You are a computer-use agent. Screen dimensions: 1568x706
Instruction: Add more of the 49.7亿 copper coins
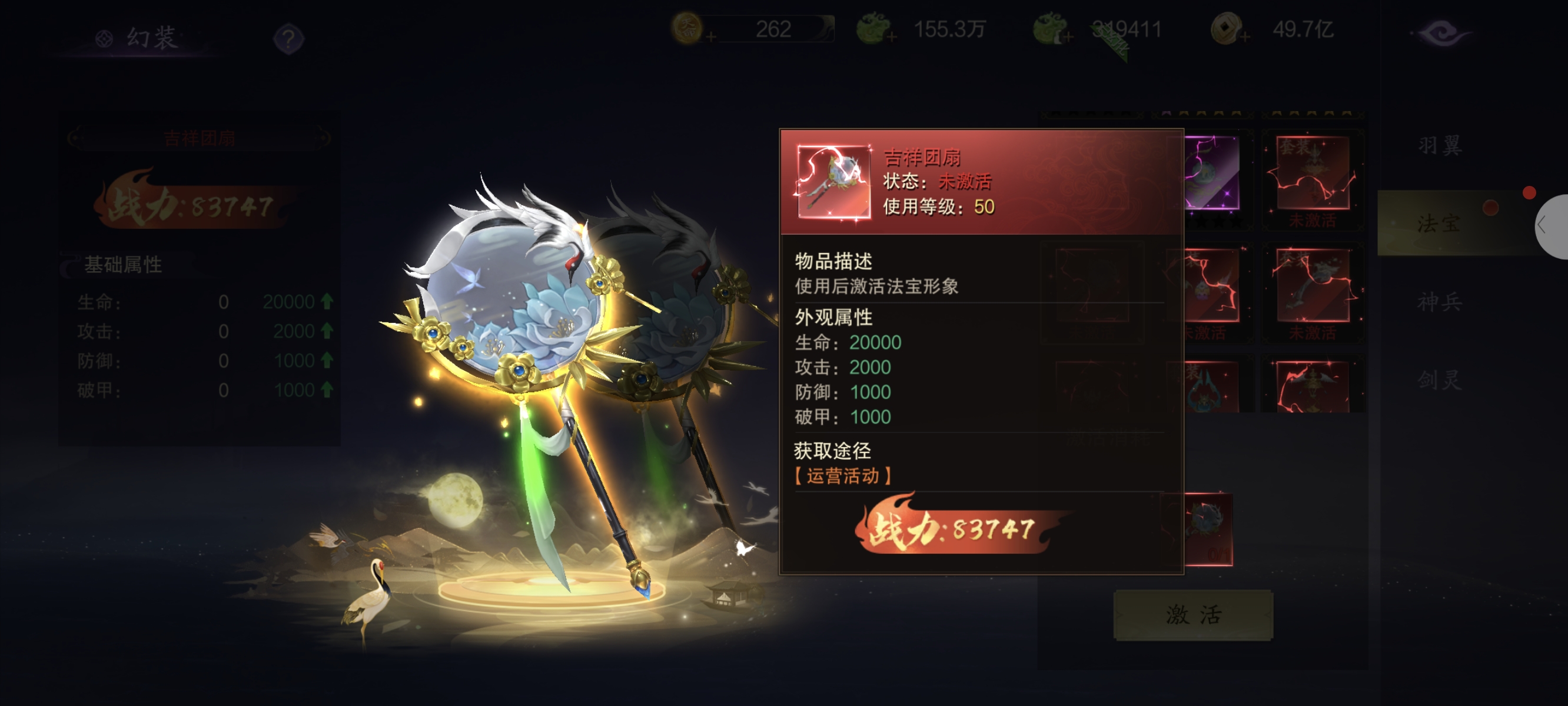click(x=1244, y=38)
